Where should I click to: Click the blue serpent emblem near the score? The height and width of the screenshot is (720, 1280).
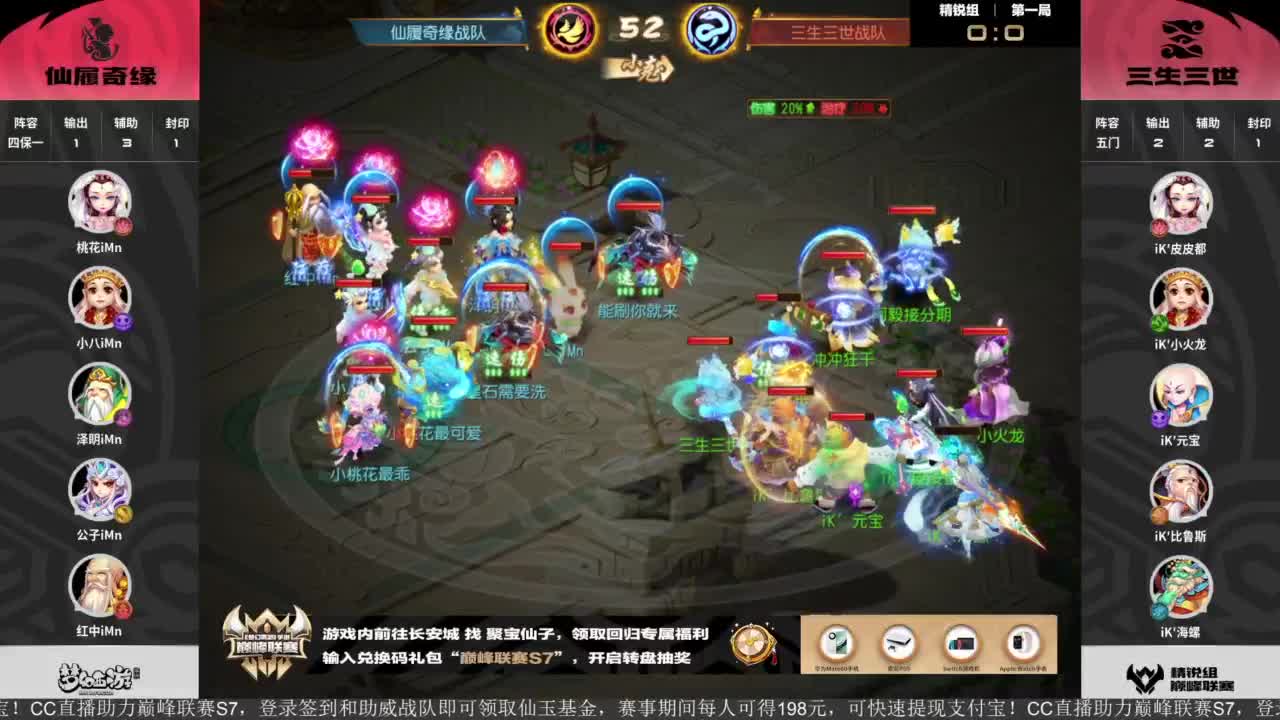710,30
